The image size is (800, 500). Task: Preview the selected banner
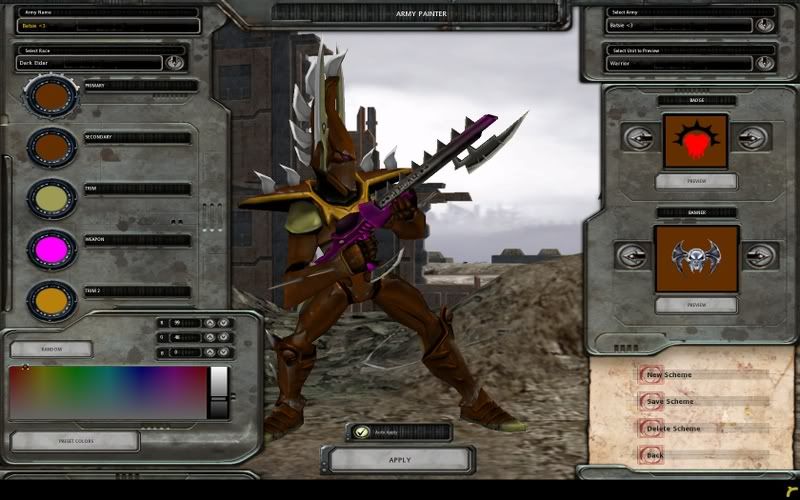pyautogui.click(x=696, y=304)
